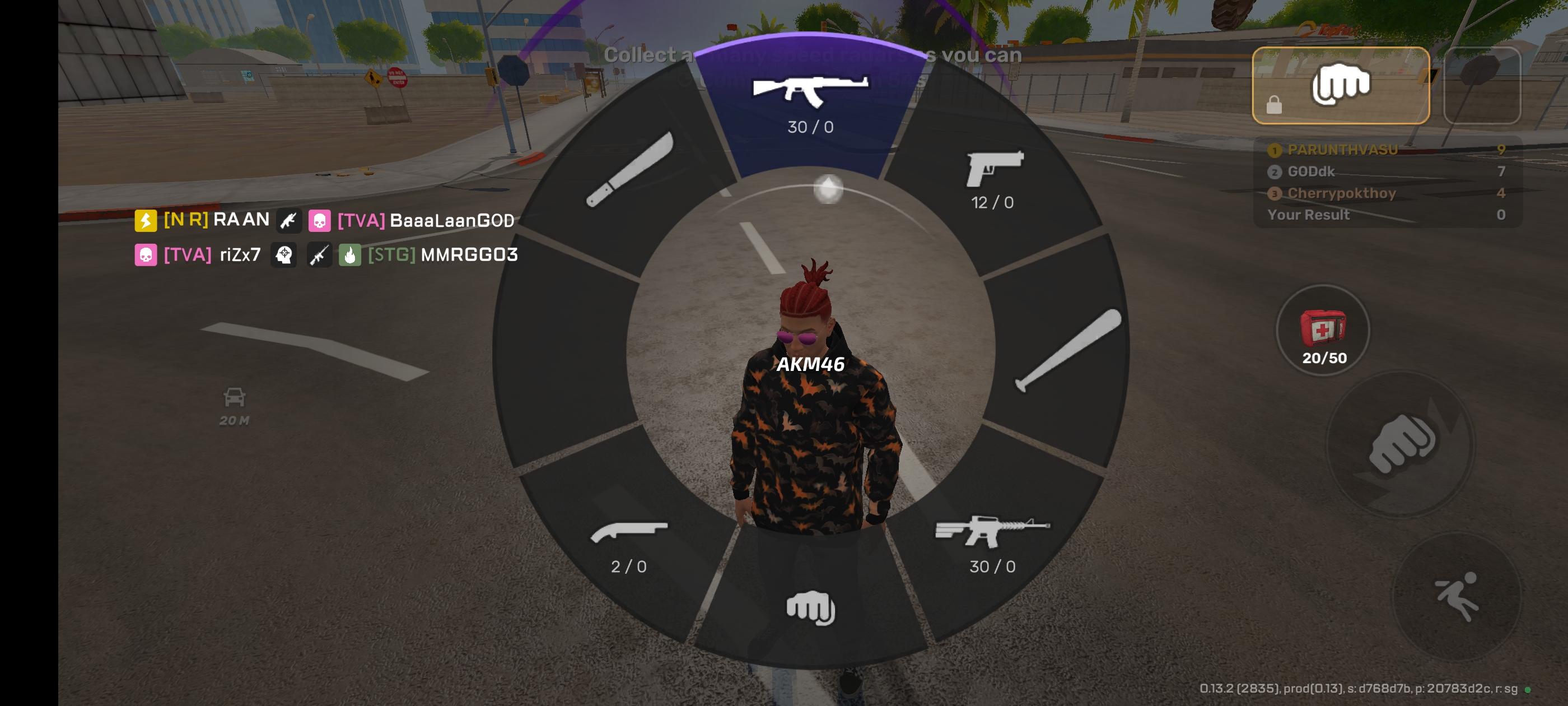The image size is (1568, 706).
Task: Use the first aid kit showing 20/50
Action: (x=1325, y=329)
